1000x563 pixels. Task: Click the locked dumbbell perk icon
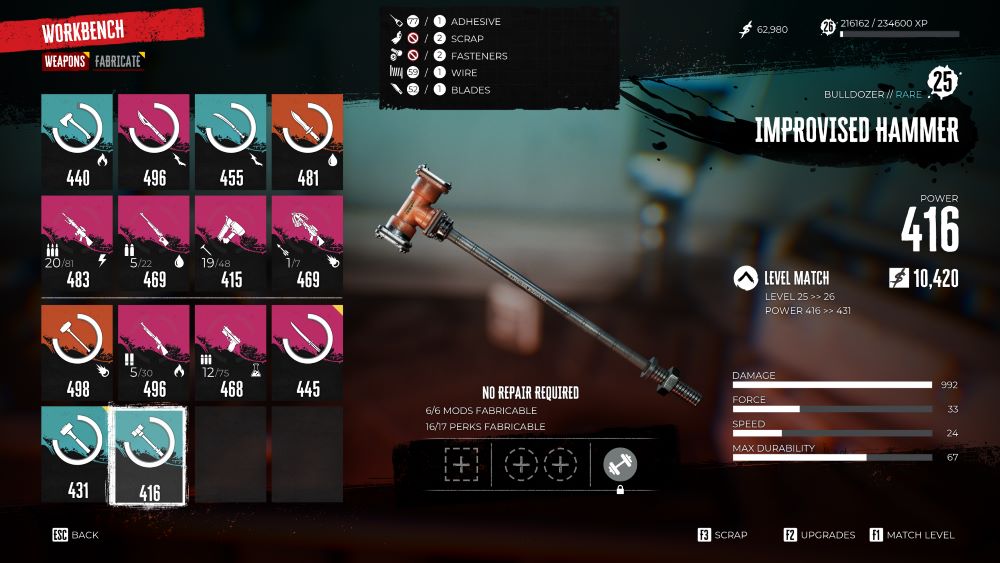click(x=620, y=464)
